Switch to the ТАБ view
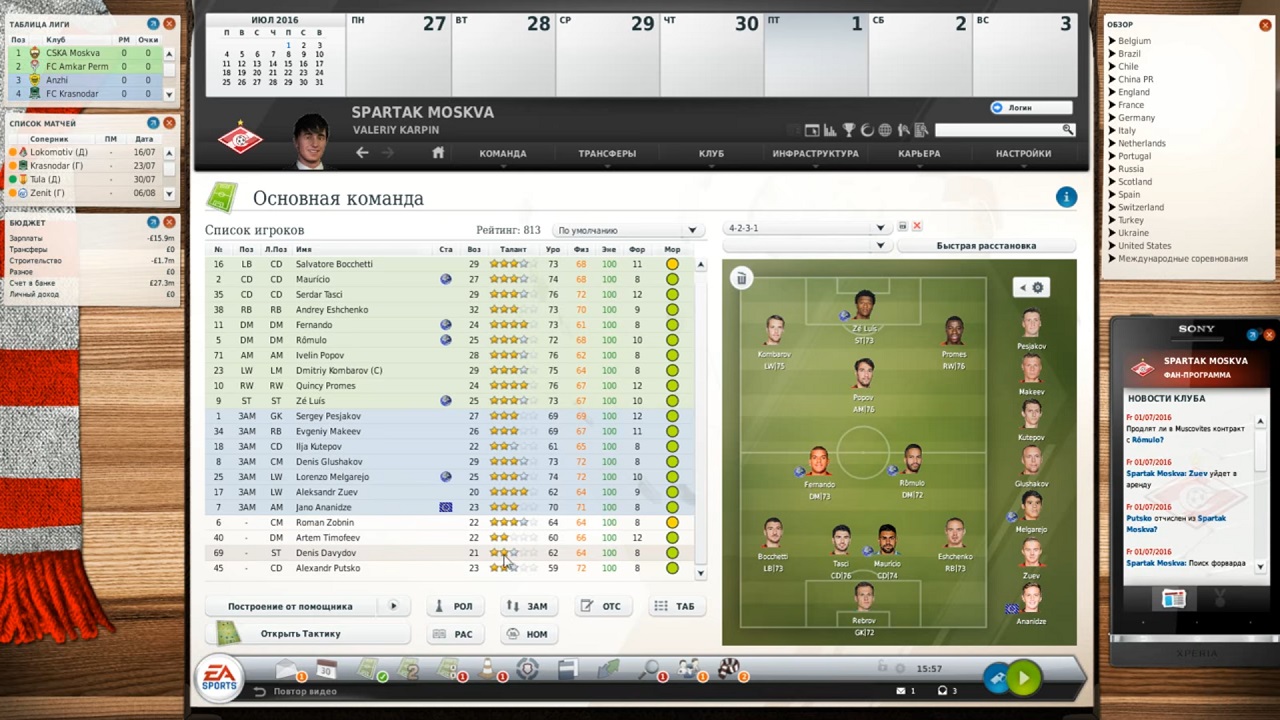Screen dimensions: 1280x720 [675, 606]
